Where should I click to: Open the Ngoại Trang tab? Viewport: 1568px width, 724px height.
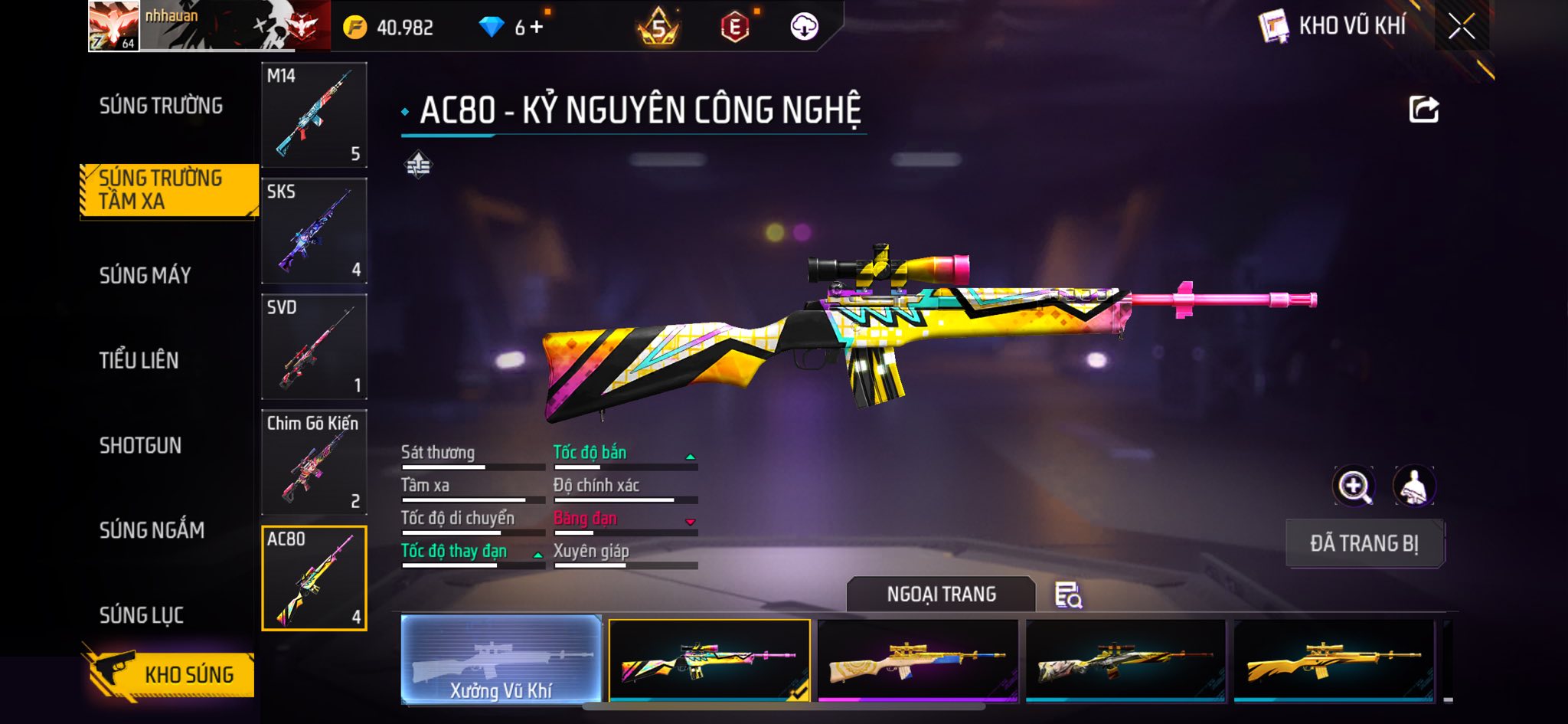pyautogui.click(x=941, y=595)
